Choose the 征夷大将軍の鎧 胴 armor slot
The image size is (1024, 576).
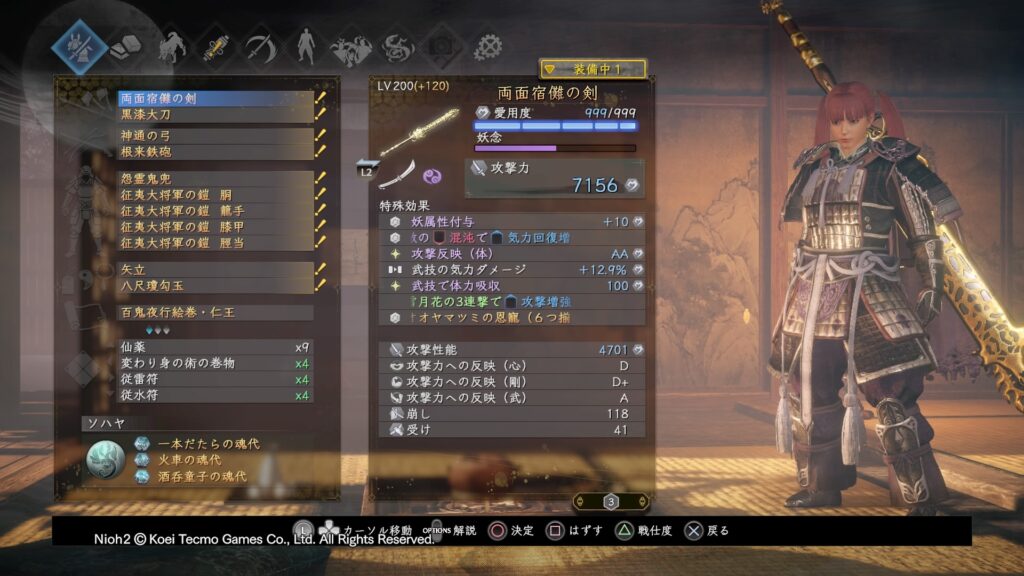pyautogui.click(x=215, y=195)
